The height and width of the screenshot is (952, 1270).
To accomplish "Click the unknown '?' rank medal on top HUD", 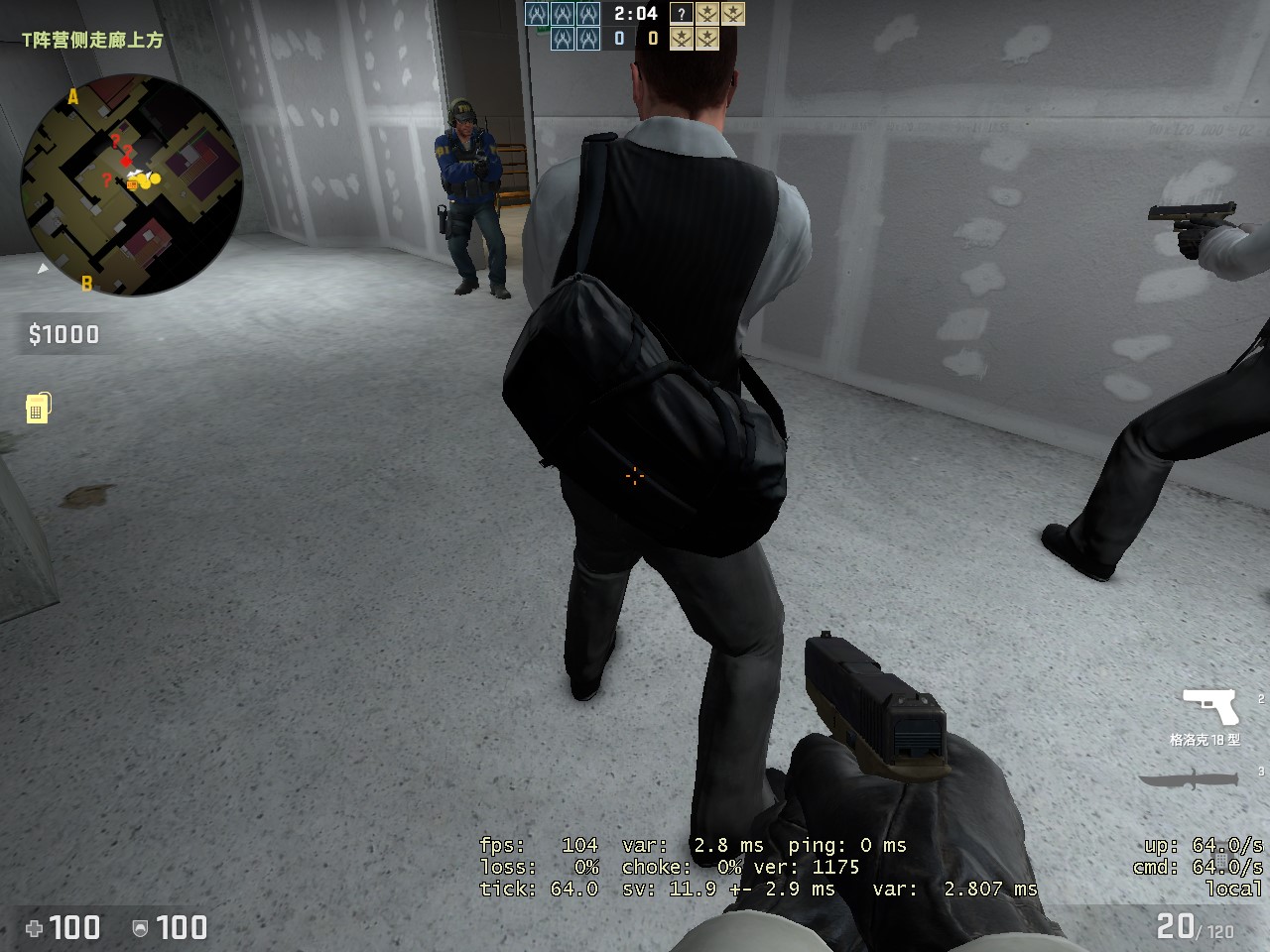I will [681, 15].
